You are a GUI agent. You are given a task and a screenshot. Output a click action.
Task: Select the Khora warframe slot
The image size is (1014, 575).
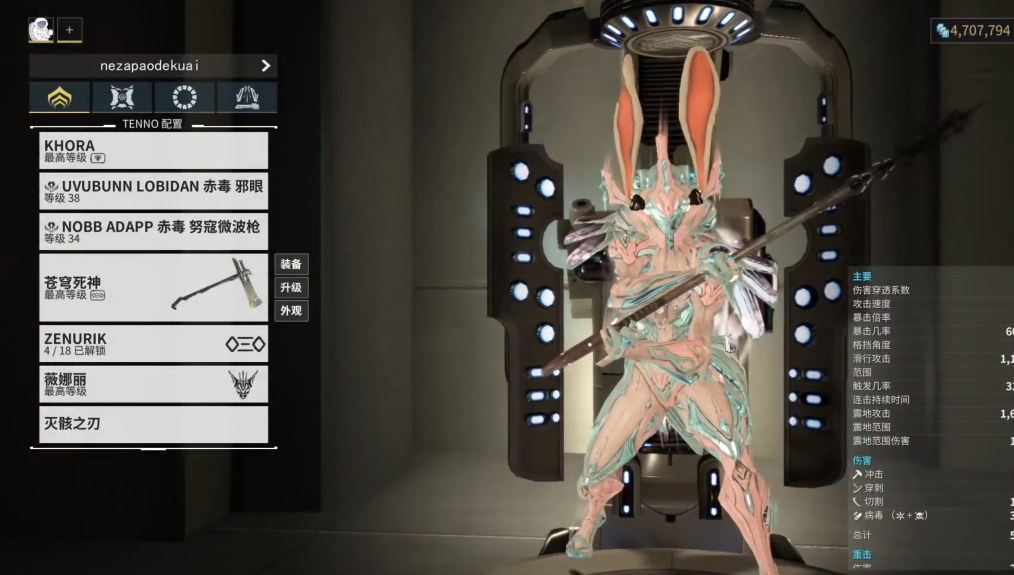154,151
